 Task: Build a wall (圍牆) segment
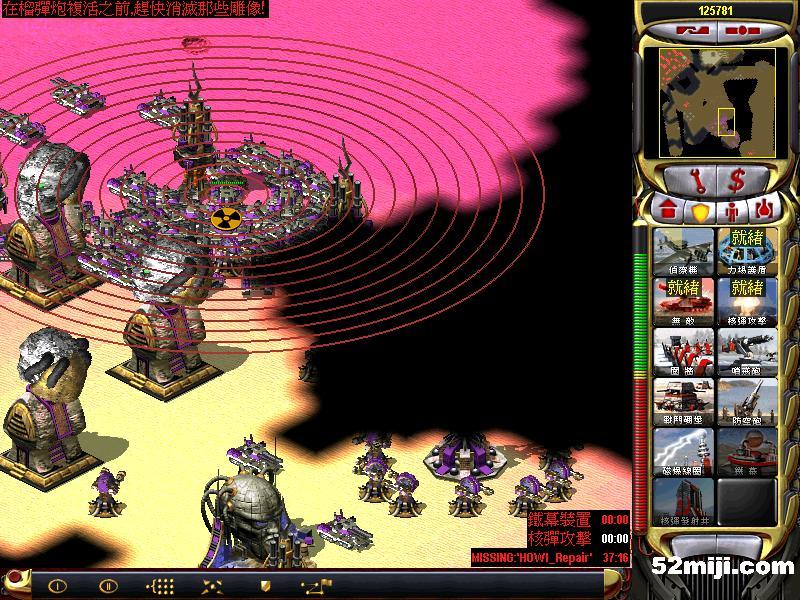[x=683, y=352]
